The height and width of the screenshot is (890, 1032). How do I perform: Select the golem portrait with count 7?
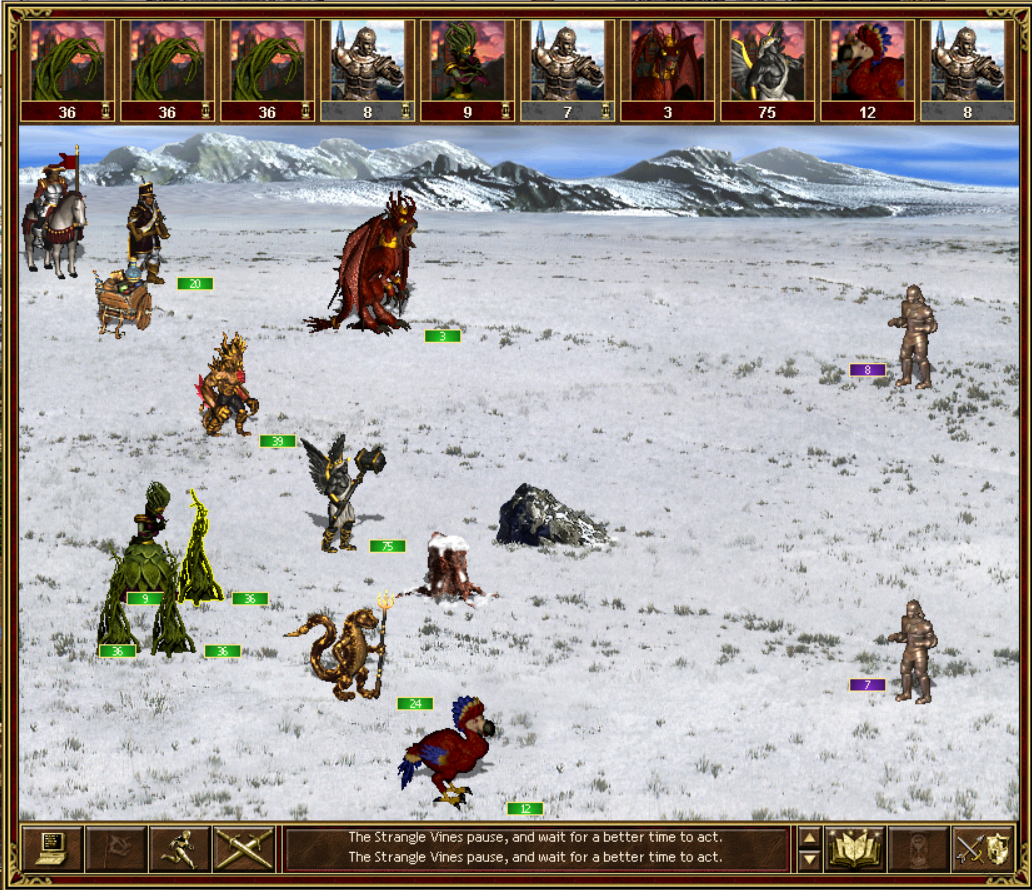coord(567,68)
